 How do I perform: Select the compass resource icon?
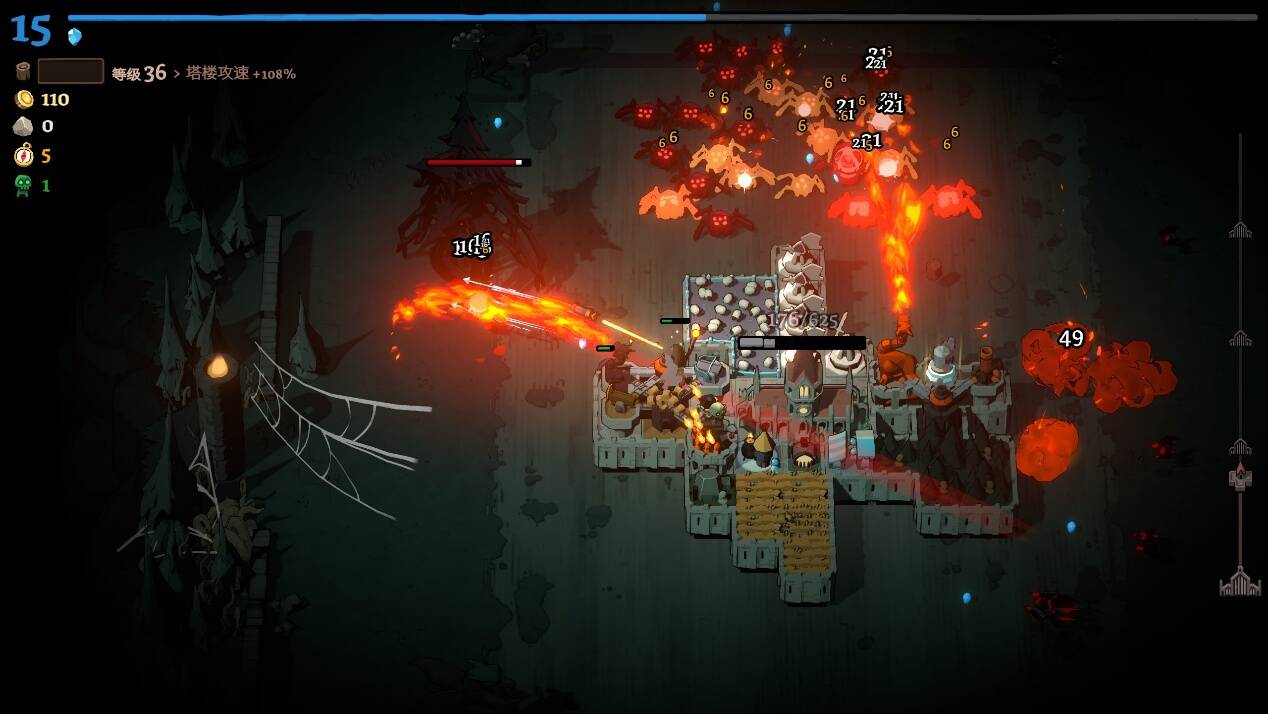pyautogui.click(x=23, y=155)
